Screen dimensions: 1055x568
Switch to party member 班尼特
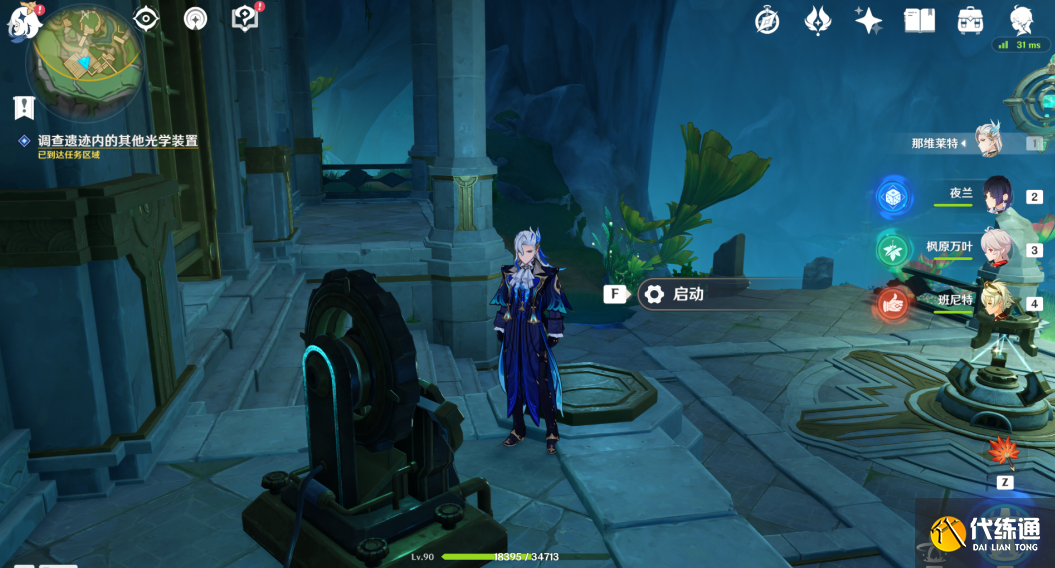click(x=996, y=301)
